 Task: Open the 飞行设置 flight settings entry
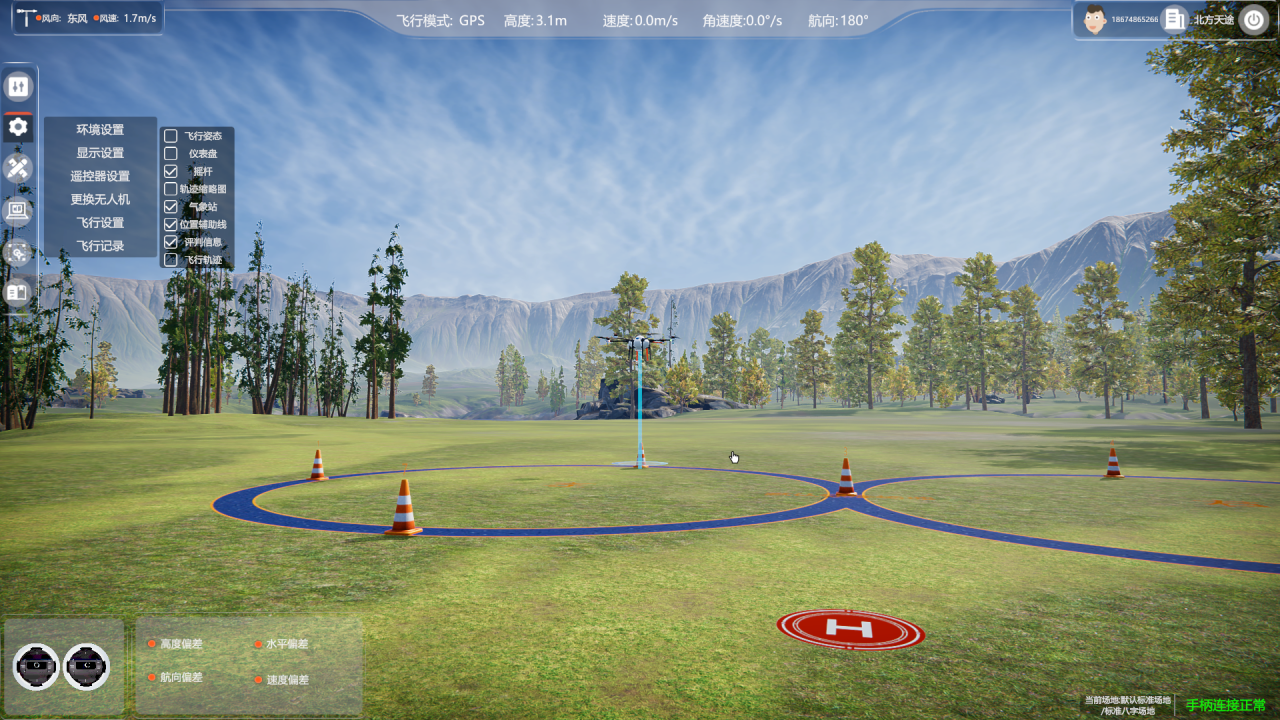(100, 222)
